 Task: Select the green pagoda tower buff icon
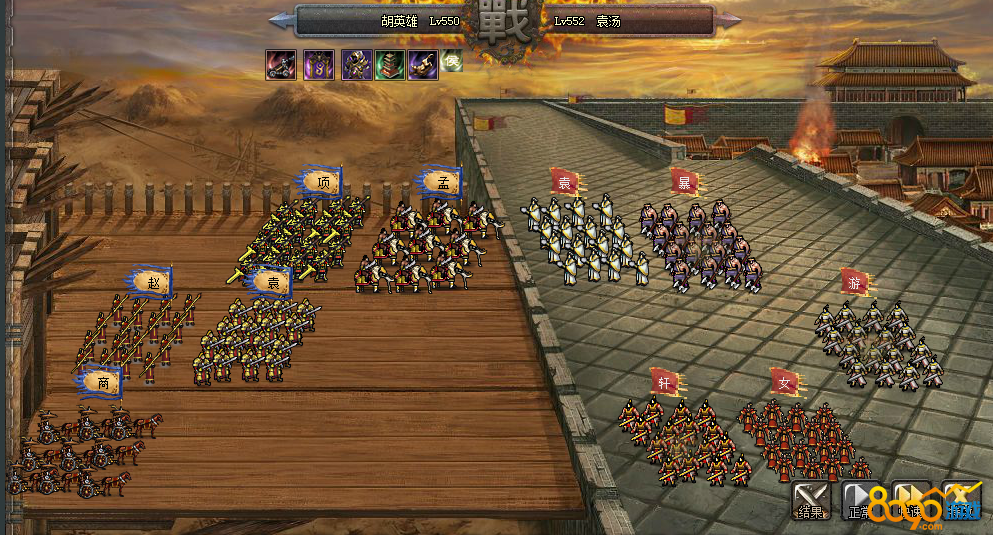pyautogui.click(x=390, y=65)
